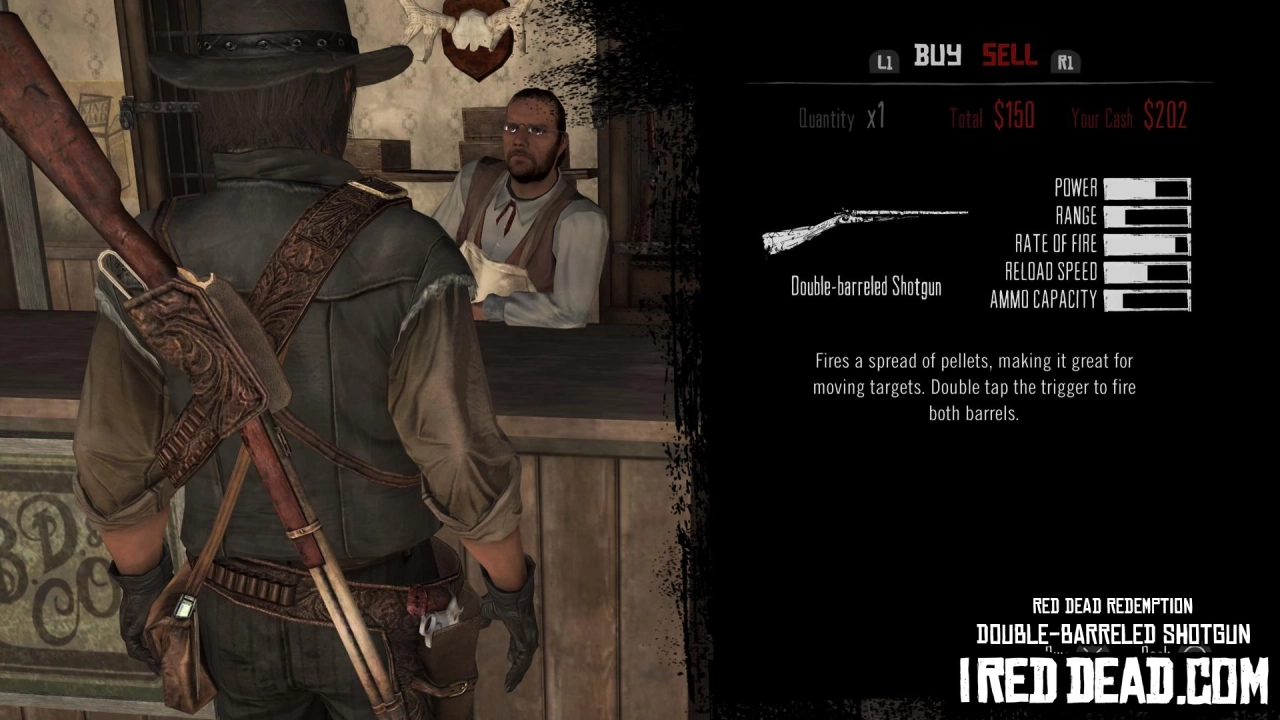The height and width of the screenshot is (720, 1280).
Task: Click the Double-barreled Shotgun name label
Action: (x=865, y=287)
